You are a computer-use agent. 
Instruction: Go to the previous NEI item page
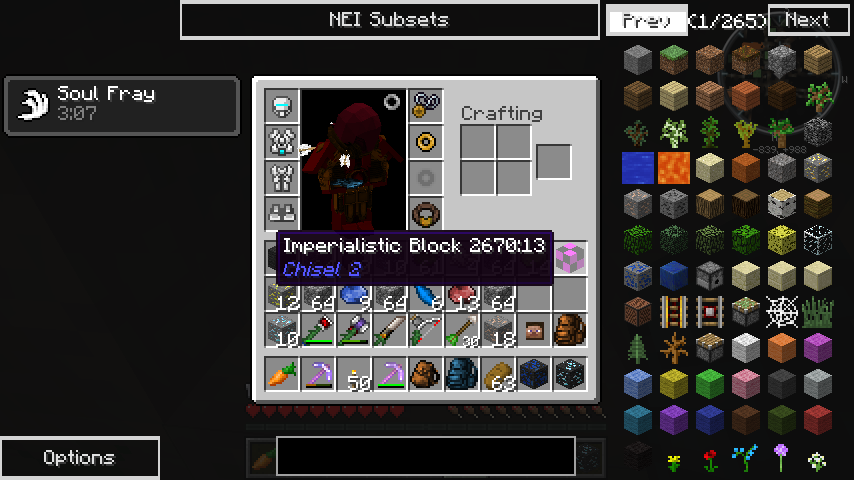coord(646,20)
